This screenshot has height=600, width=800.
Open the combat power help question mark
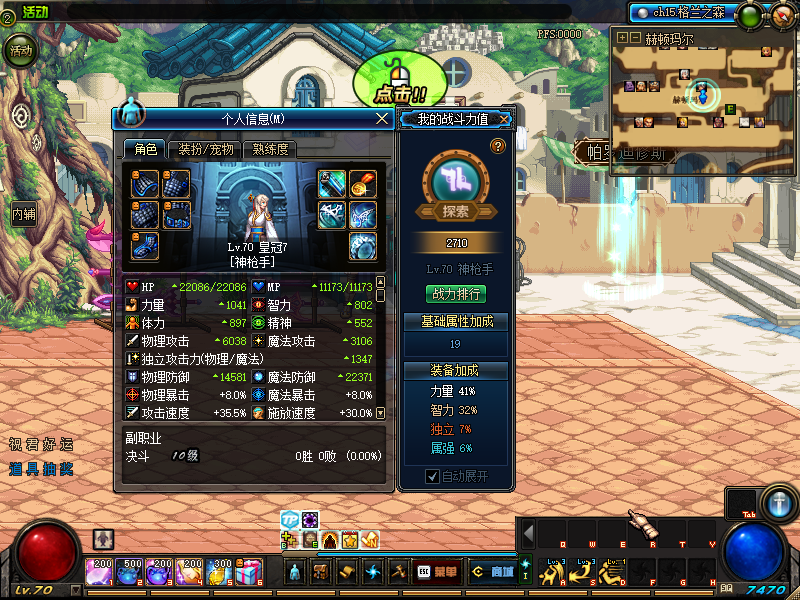click(498, 146)
